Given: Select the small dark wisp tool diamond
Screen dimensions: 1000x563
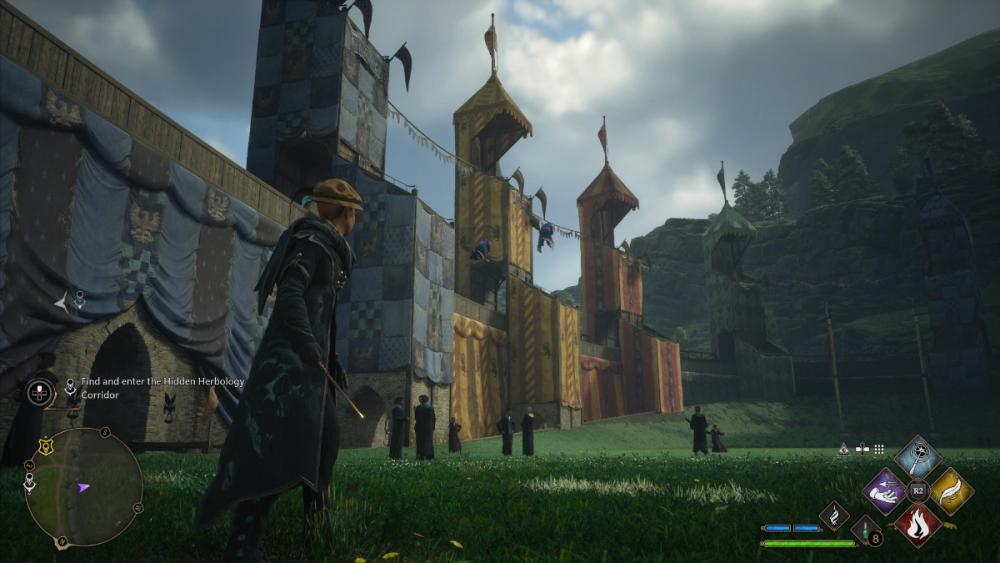Looking at the screenshot, I should [x=834, y=515].
